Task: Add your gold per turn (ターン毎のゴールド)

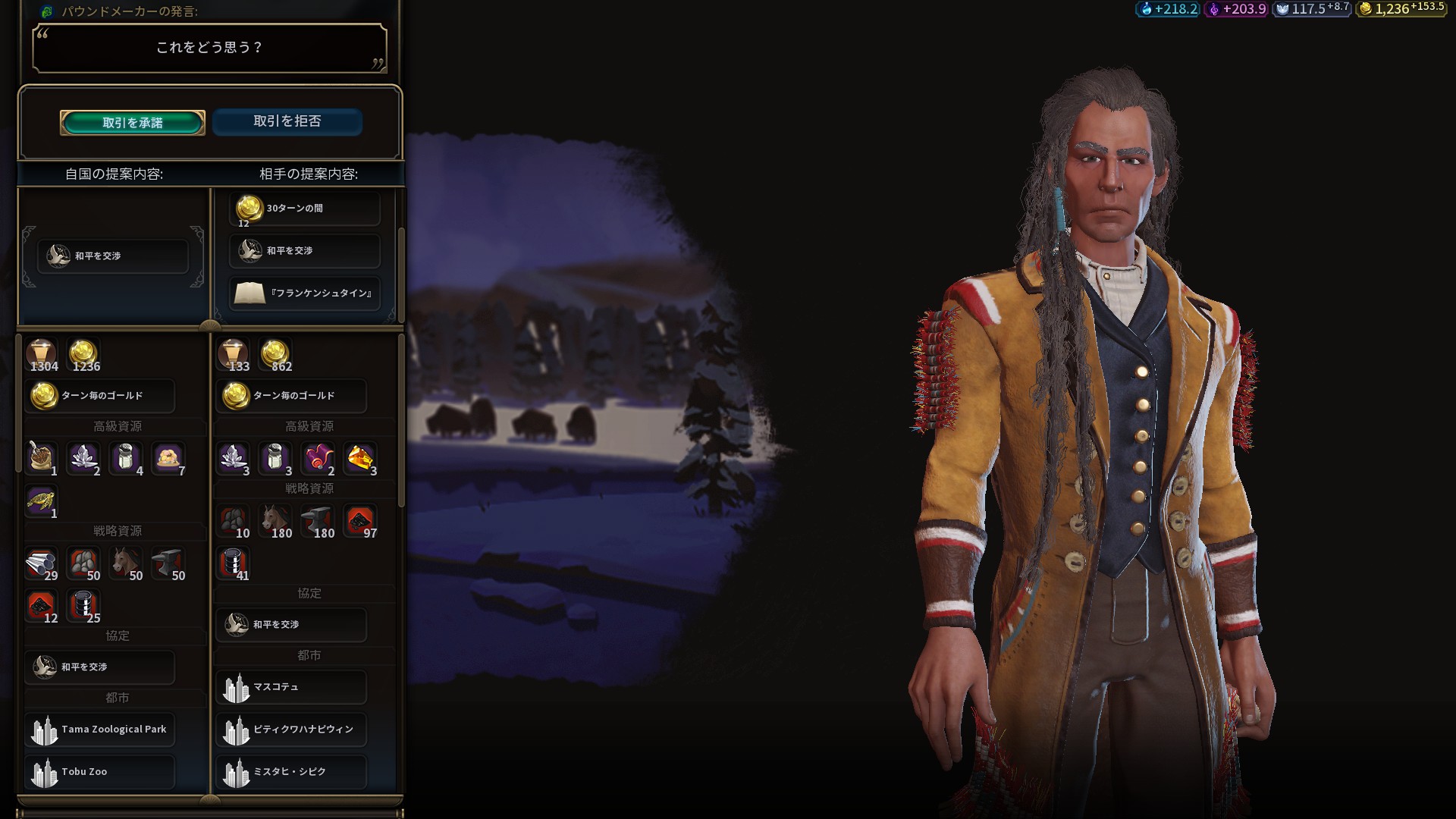Action: pyautogui.click(x=100, y=396)
